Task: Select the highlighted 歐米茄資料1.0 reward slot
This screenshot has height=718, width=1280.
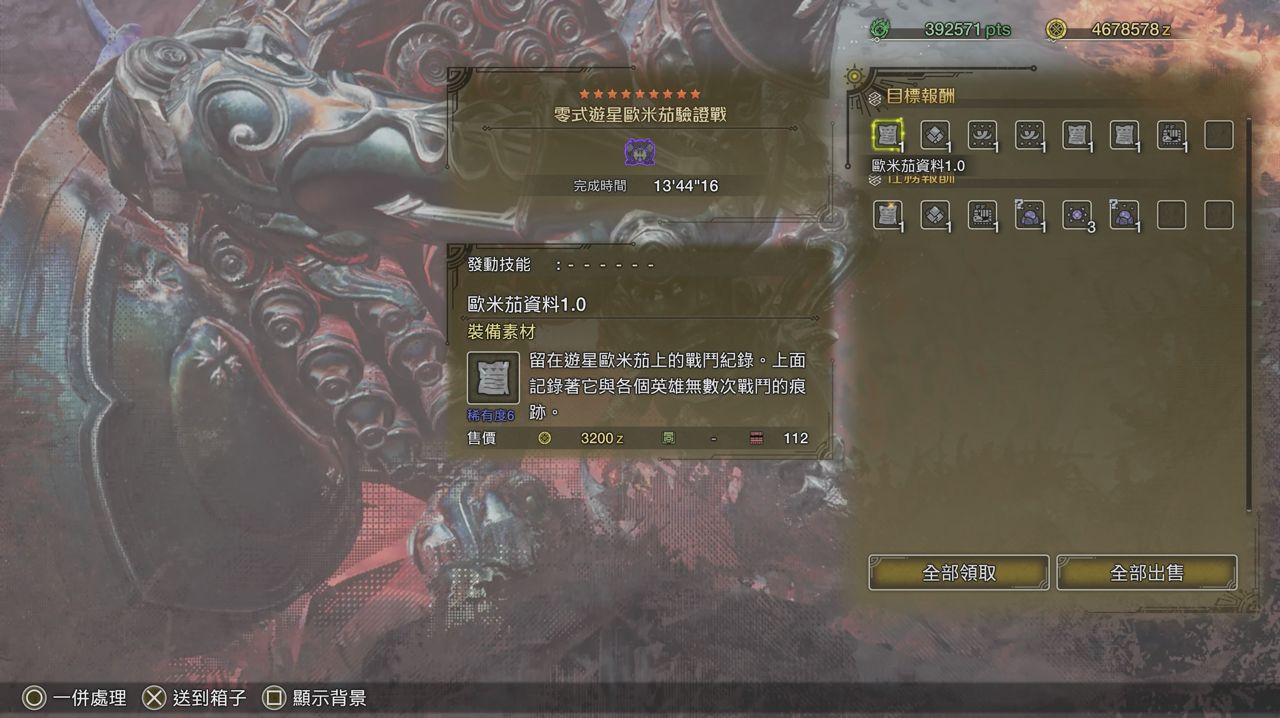Action: (x=887, y=135)
